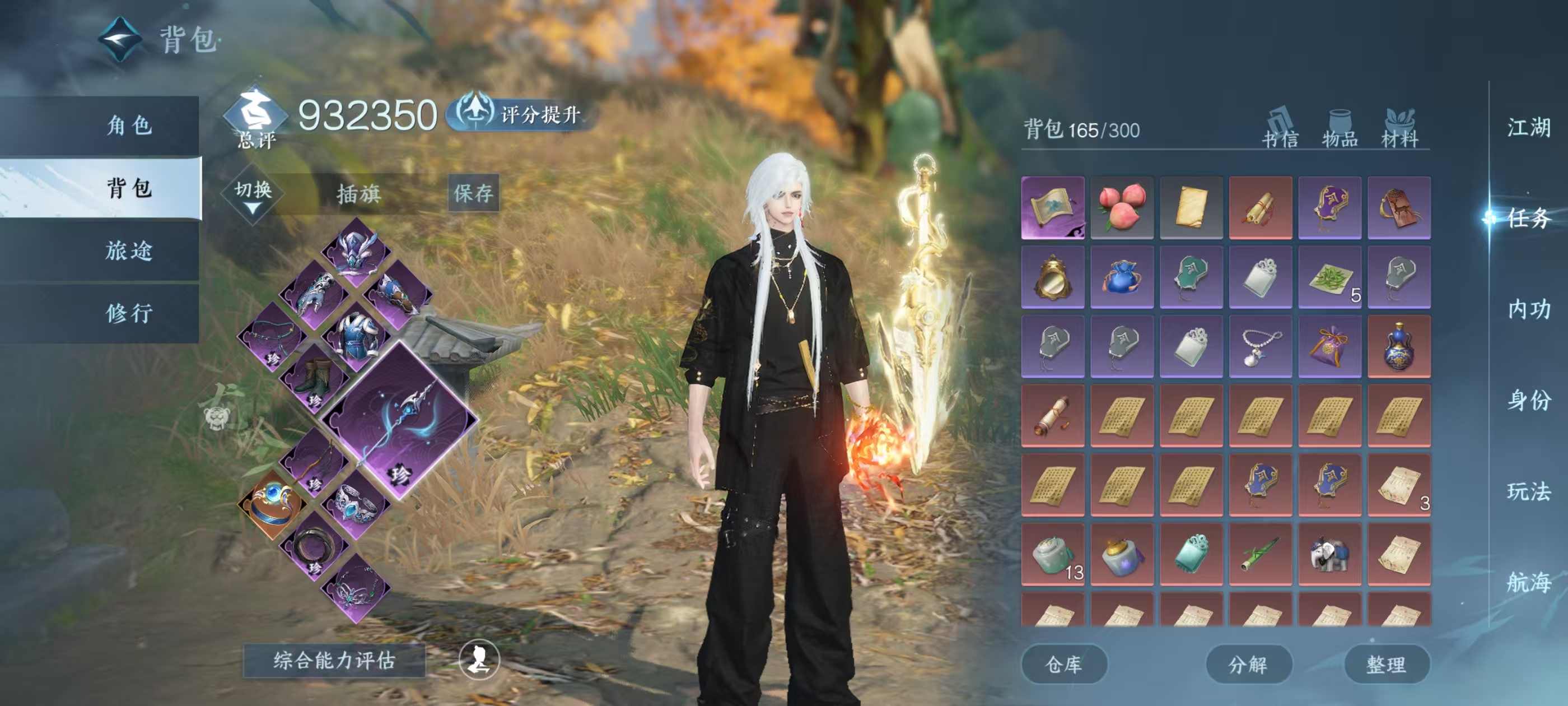Filter bag by 物品 items
The height and width of the screenshot is (706, 1568).
pyautogui.click(x=1340, y=129)
